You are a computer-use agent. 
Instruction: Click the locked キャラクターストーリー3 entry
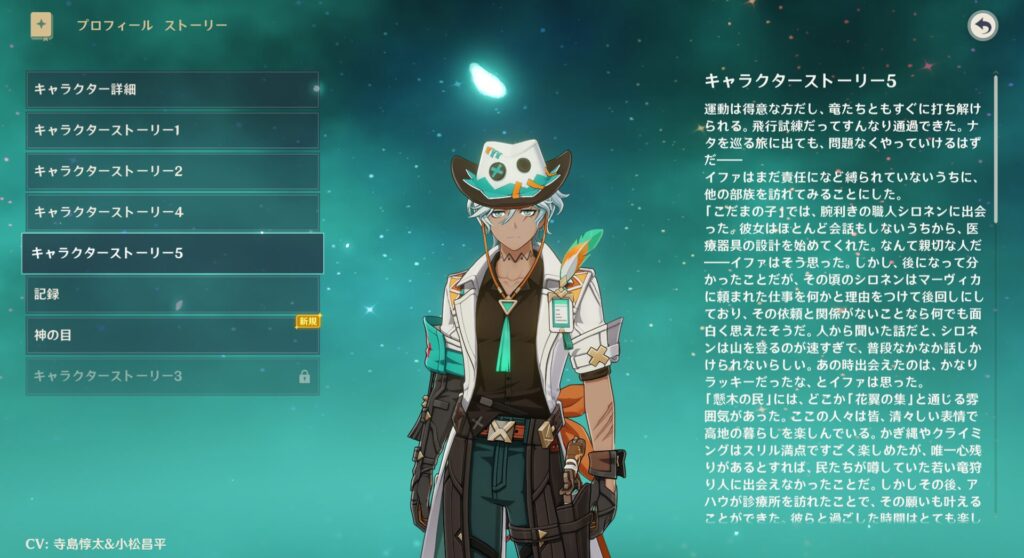pos(172,377)
